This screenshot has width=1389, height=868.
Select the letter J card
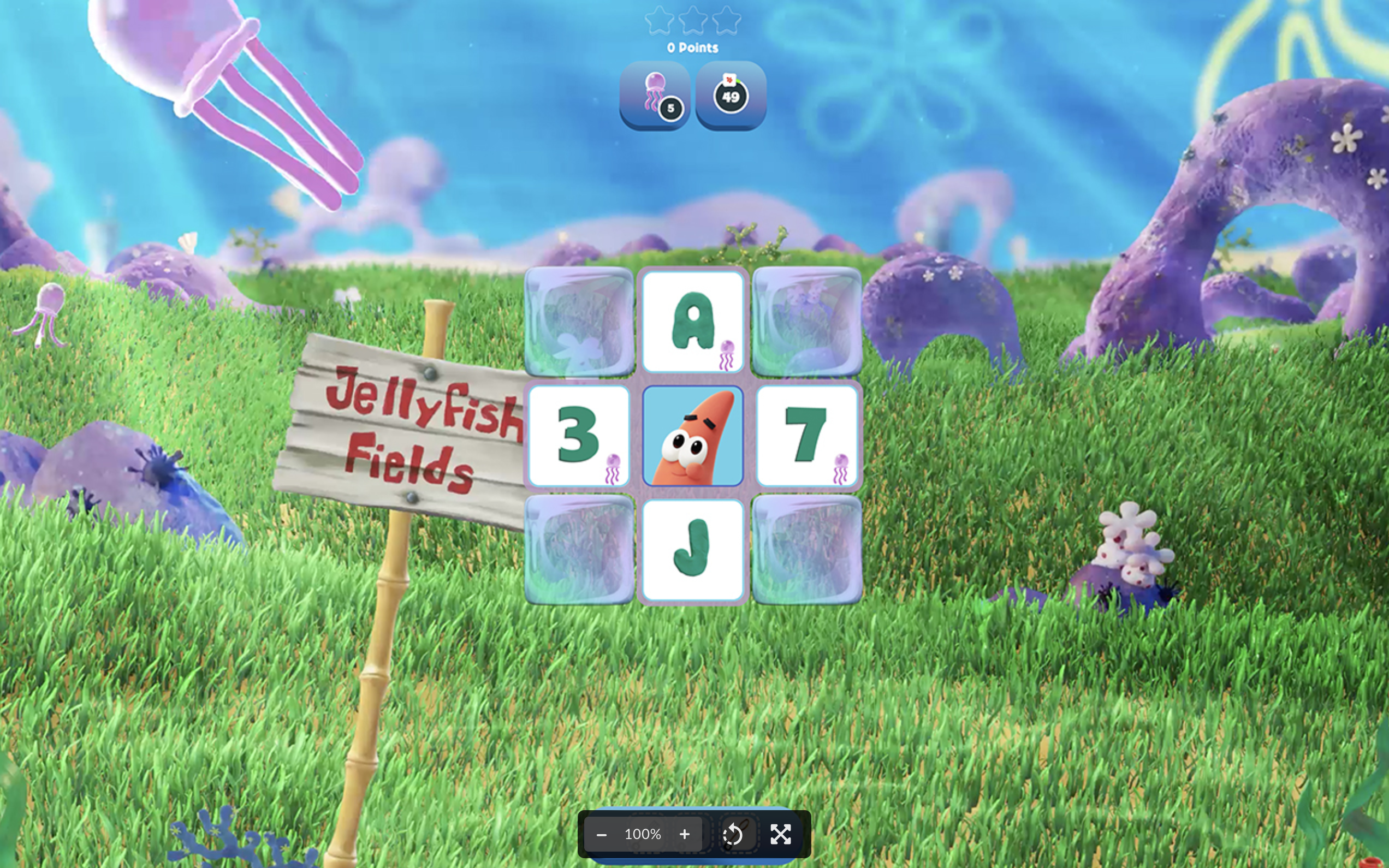(x=693, y=549)
